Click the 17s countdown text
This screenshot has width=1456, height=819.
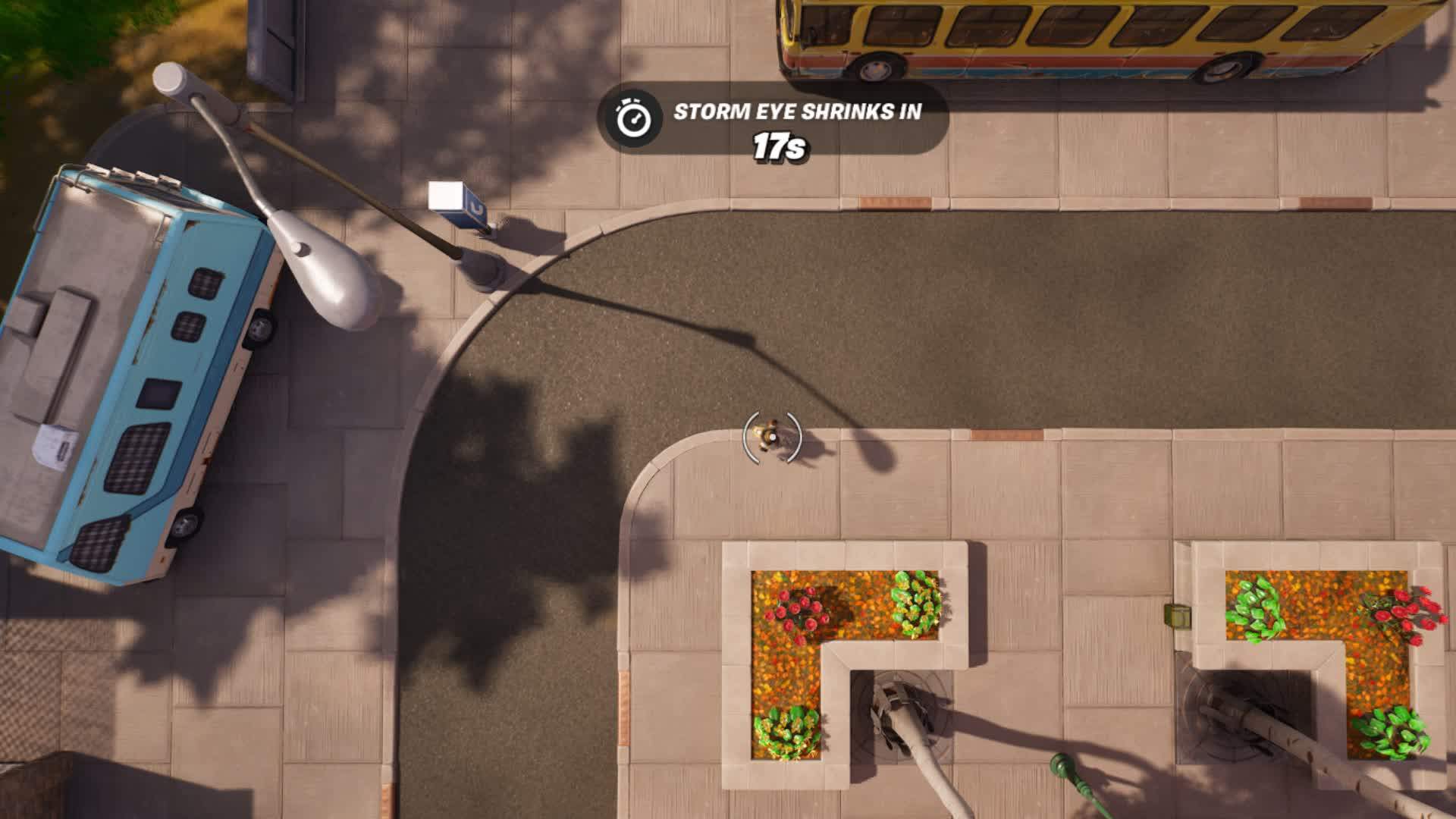point(778,146)
